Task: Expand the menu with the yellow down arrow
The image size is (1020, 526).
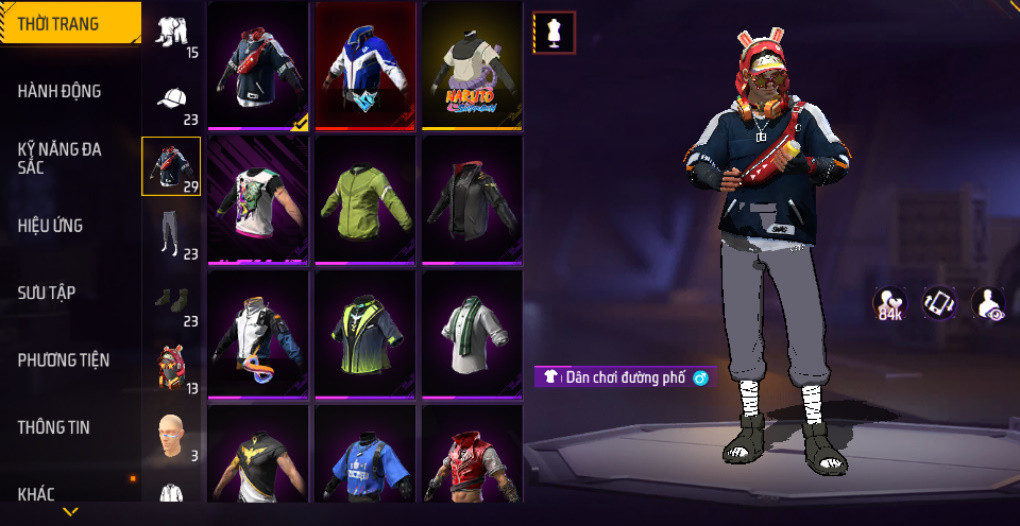Action: click(70, 512)
